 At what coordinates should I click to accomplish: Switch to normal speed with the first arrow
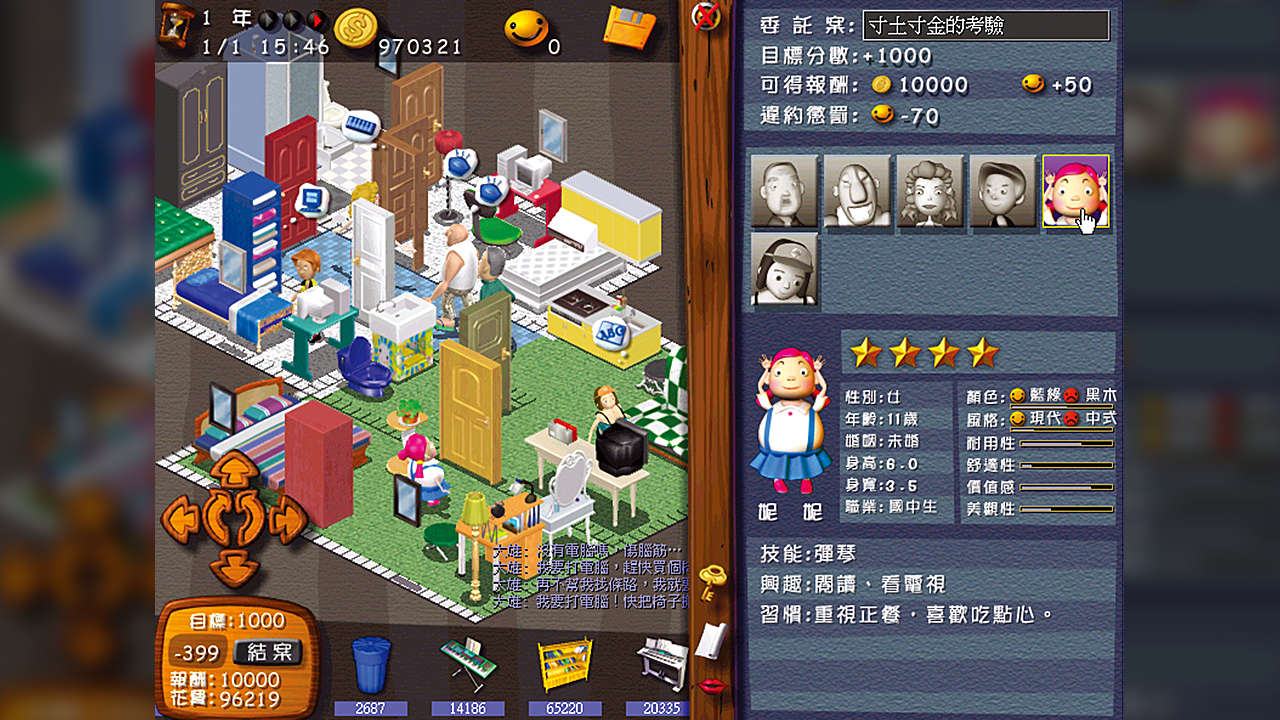(268, 19)
